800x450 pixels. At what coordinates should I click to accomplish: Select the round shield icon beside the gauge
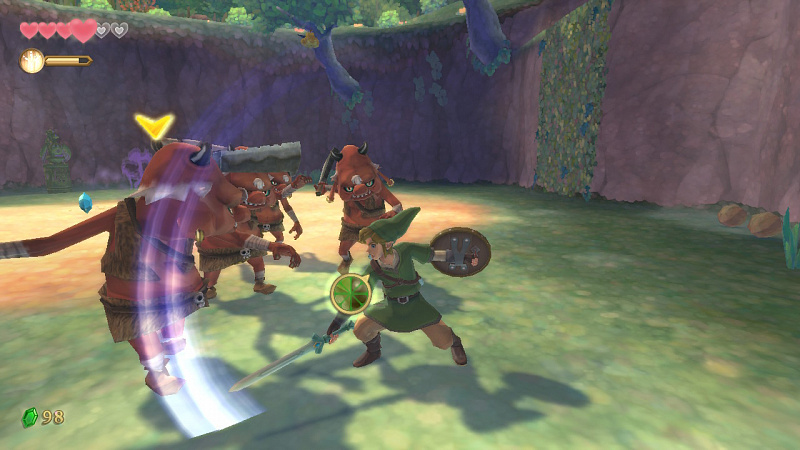pyautogui.click(x=32, y=61)
